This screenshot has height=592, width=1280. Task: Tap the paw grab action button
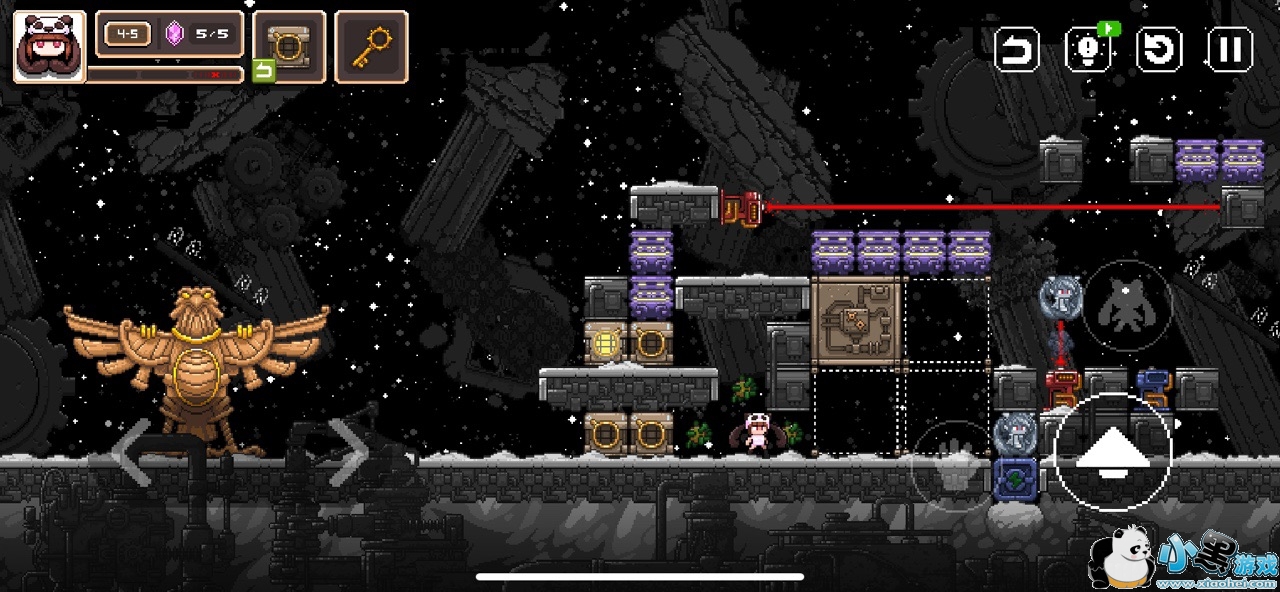click(x=952, y=466)
